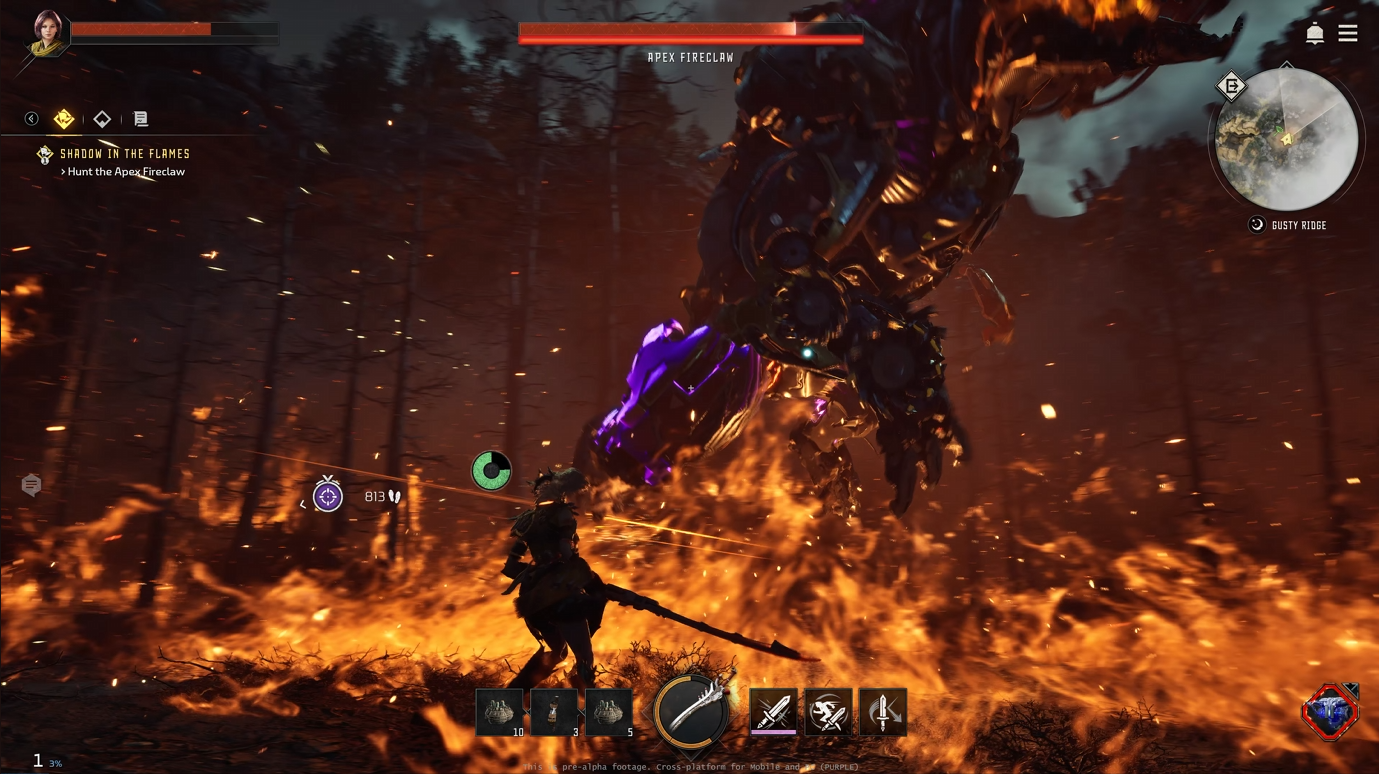Switch to the scroll document tab
This screenshot has width=1379, height=774.
pos(141,119)
